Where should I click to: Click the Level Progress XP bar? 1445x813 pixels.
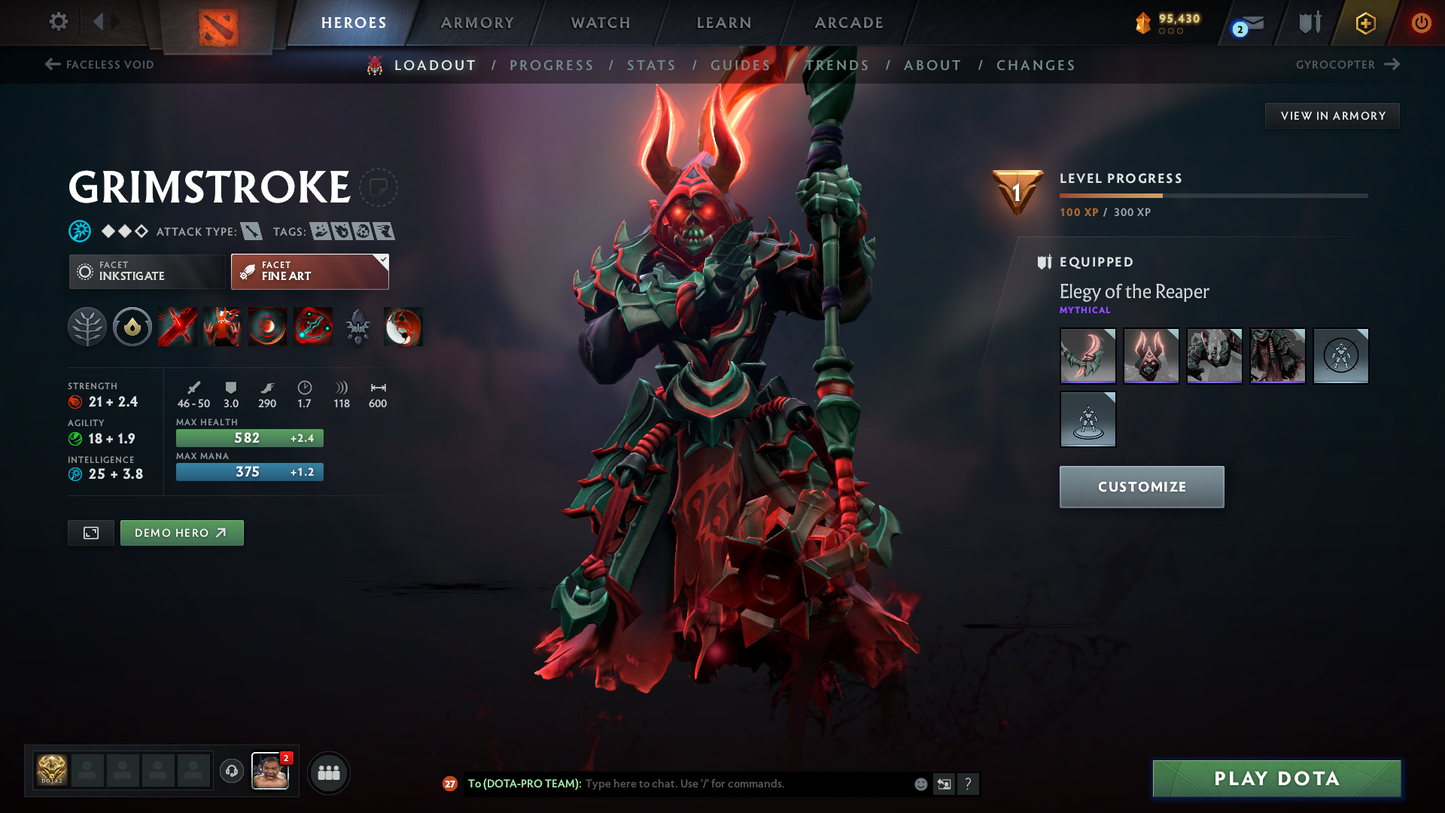(x=1213, y=195)
